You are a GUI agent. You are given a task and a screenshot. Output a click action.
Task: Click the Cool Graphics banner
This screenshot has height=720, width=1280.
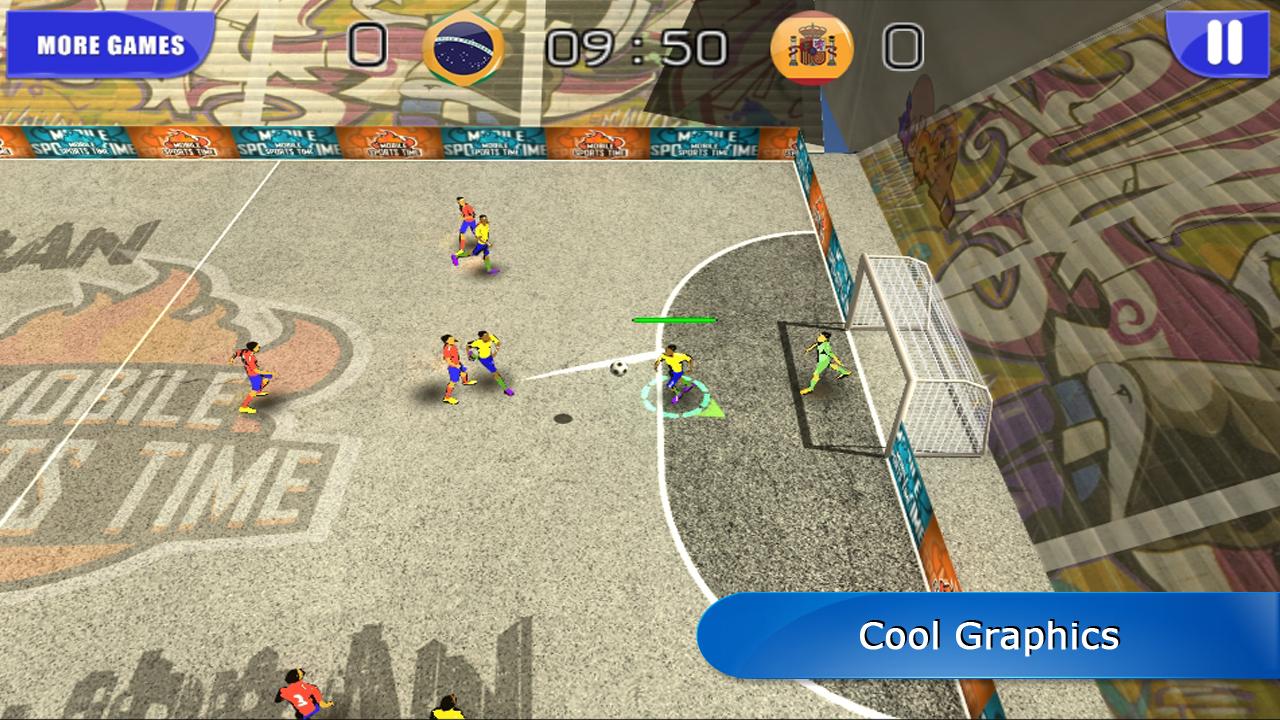coord(992,634)
